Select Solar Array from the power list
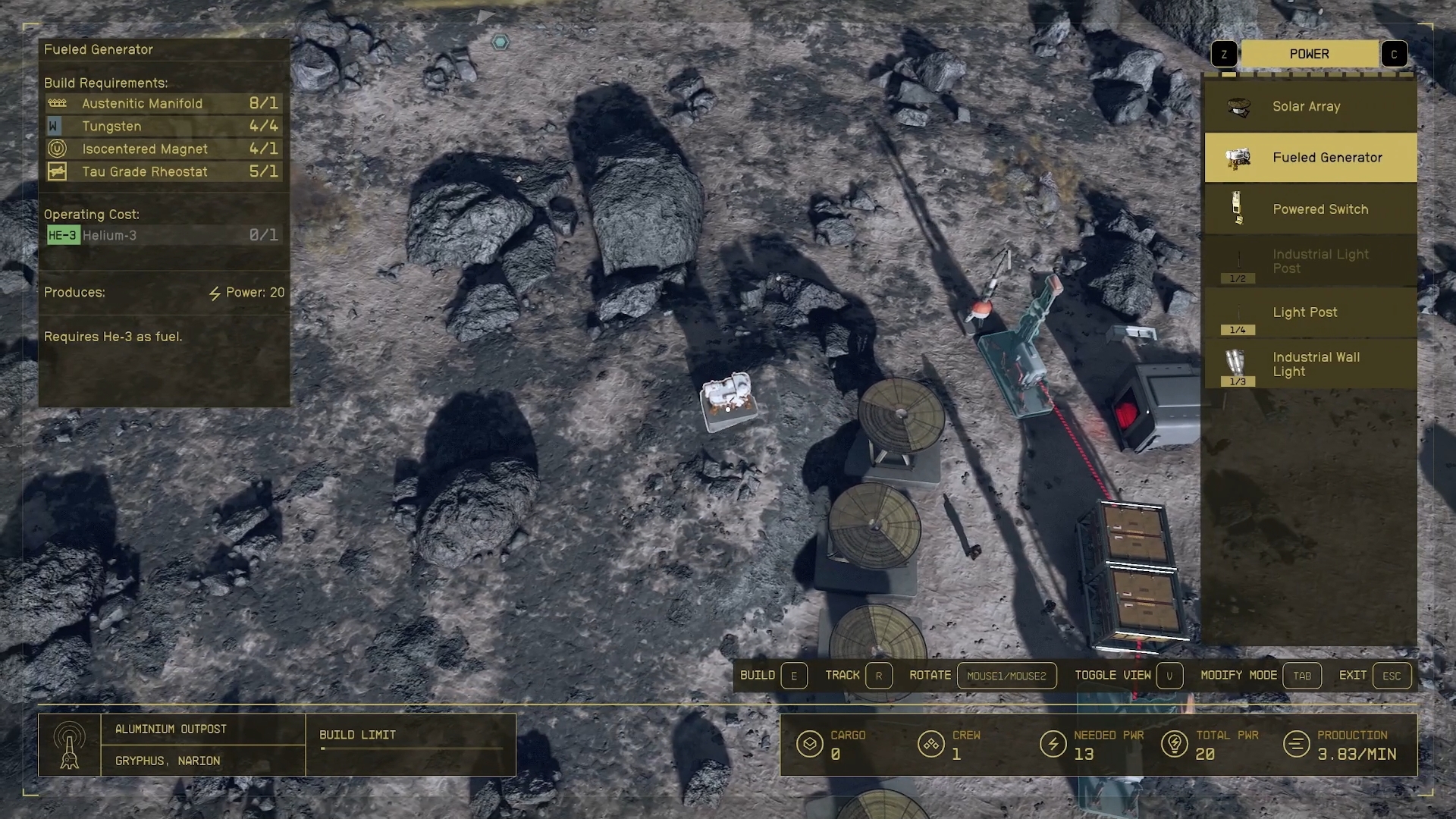This screenshot has height=819, width=1456. [1310, 107]
